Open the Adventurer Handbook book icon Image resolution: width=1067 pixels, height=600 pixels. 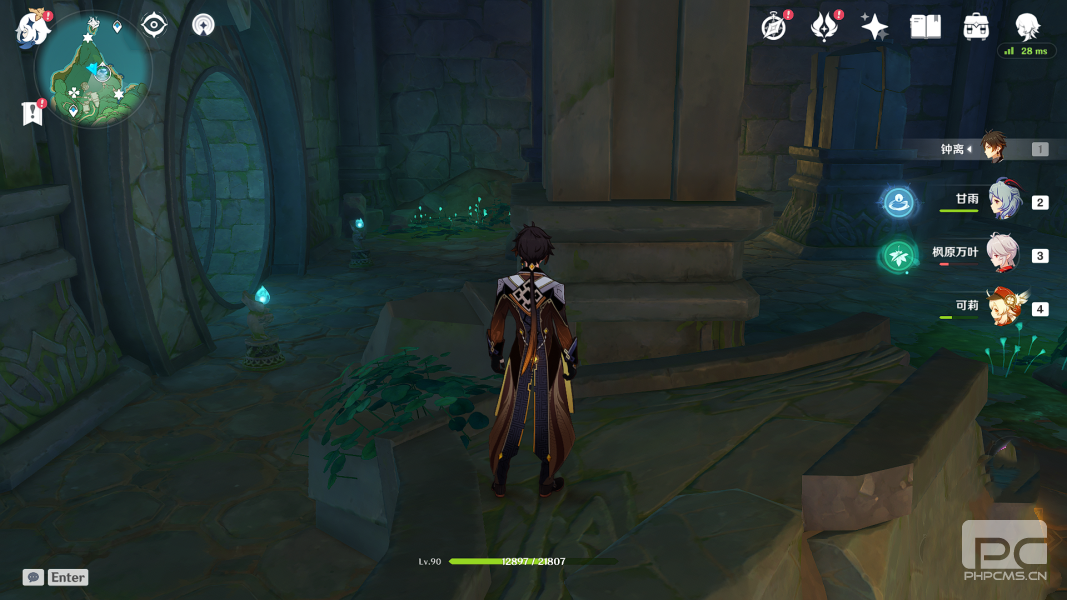coord(925,27)
